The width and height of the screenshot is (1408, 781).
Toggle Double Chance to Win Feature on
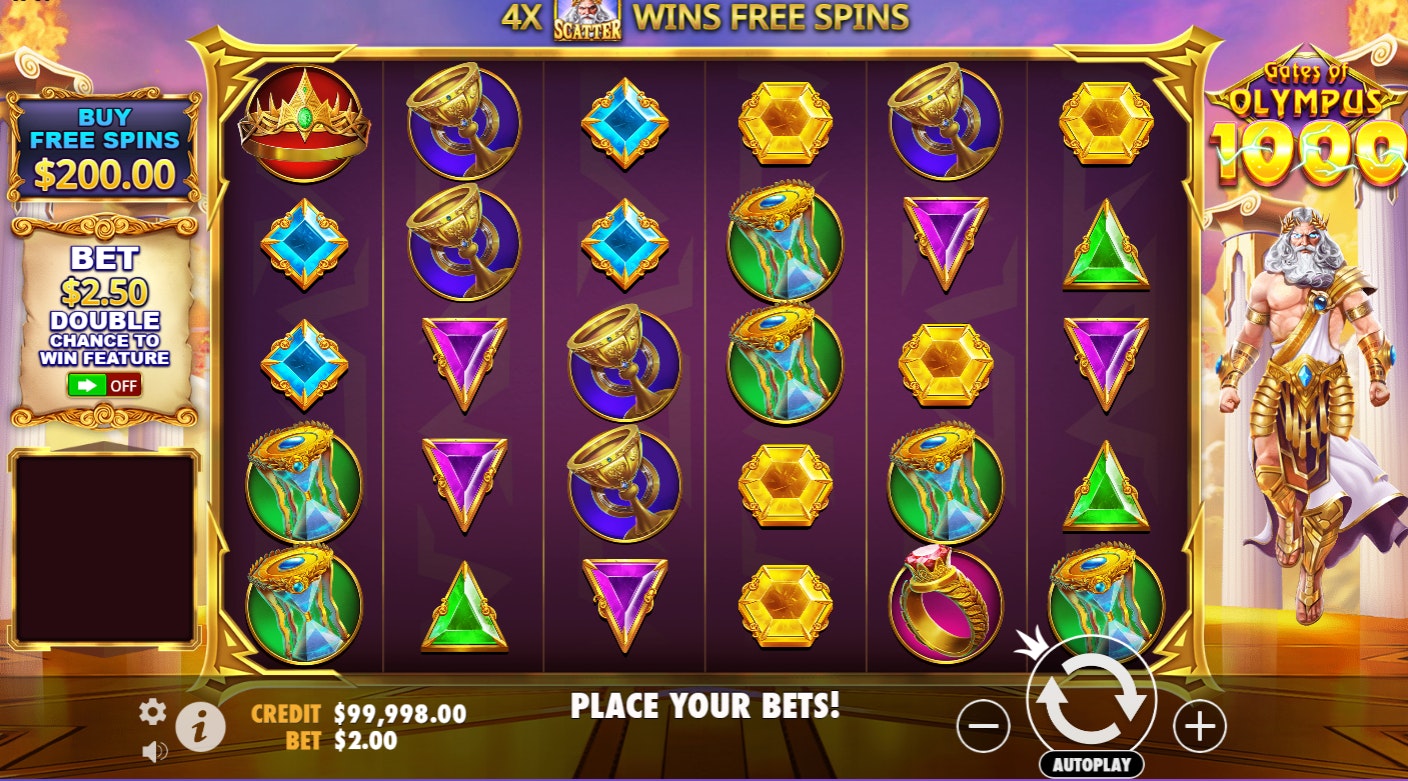click(103, 386)
